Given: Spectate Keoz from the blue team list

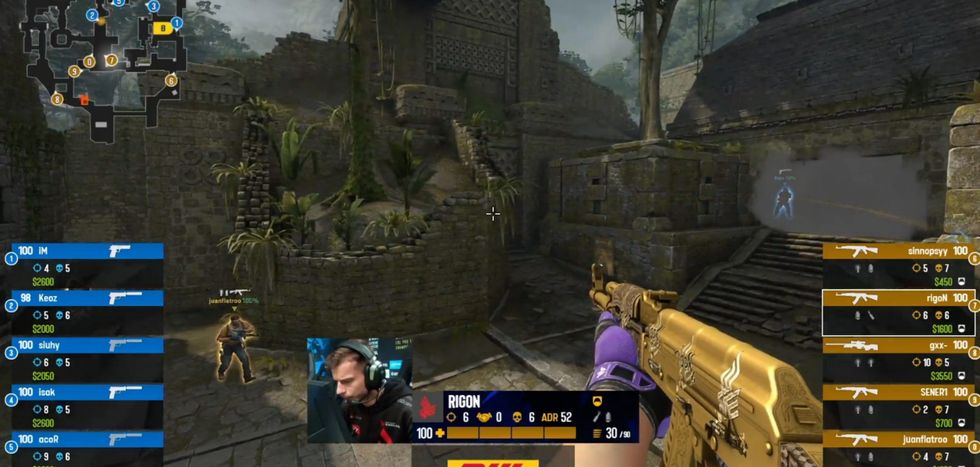Looking at the screenshot, I should point(86,306).
